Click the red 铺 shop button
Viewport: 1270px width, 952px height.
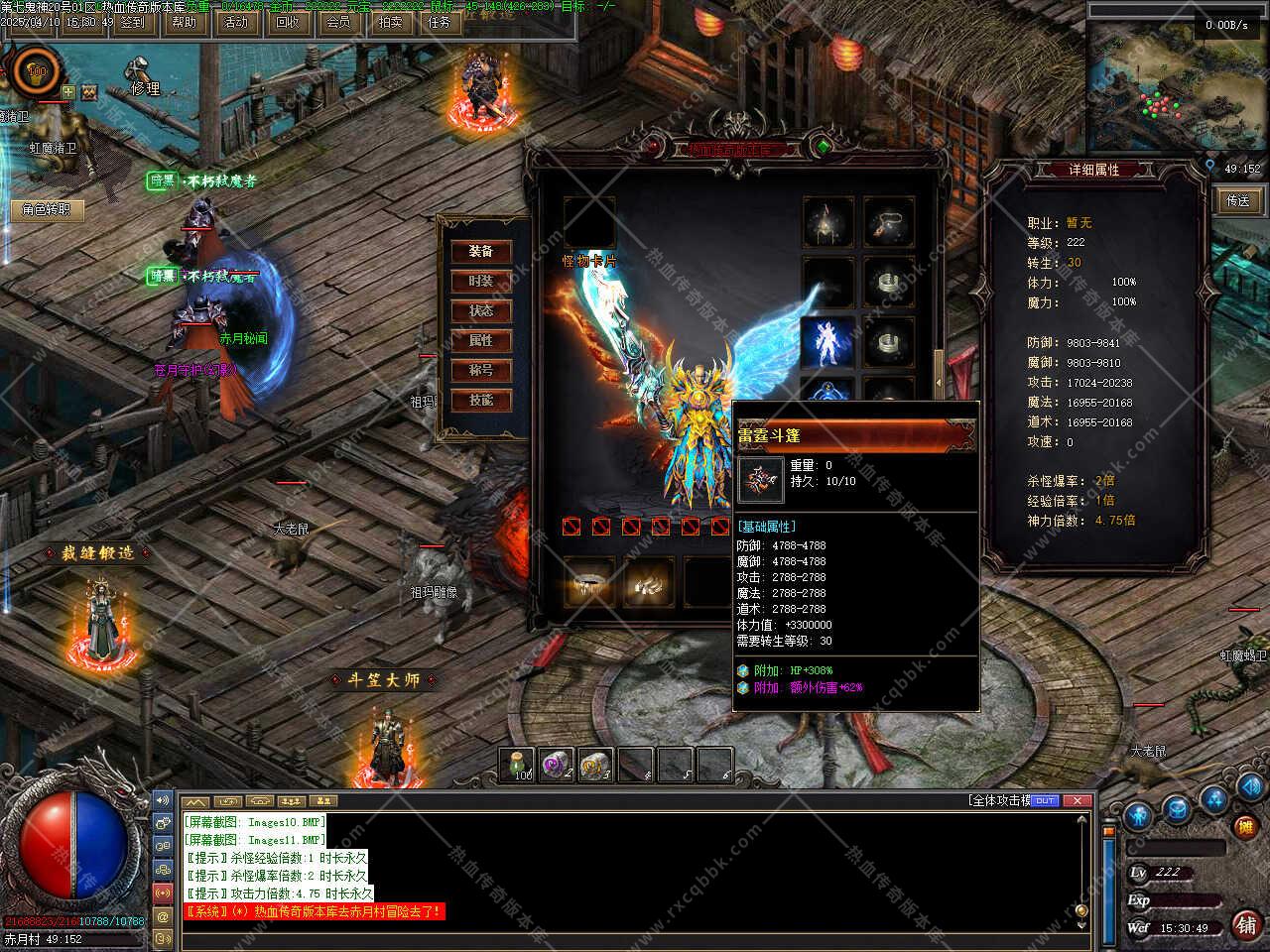[x=1246, y=924]
